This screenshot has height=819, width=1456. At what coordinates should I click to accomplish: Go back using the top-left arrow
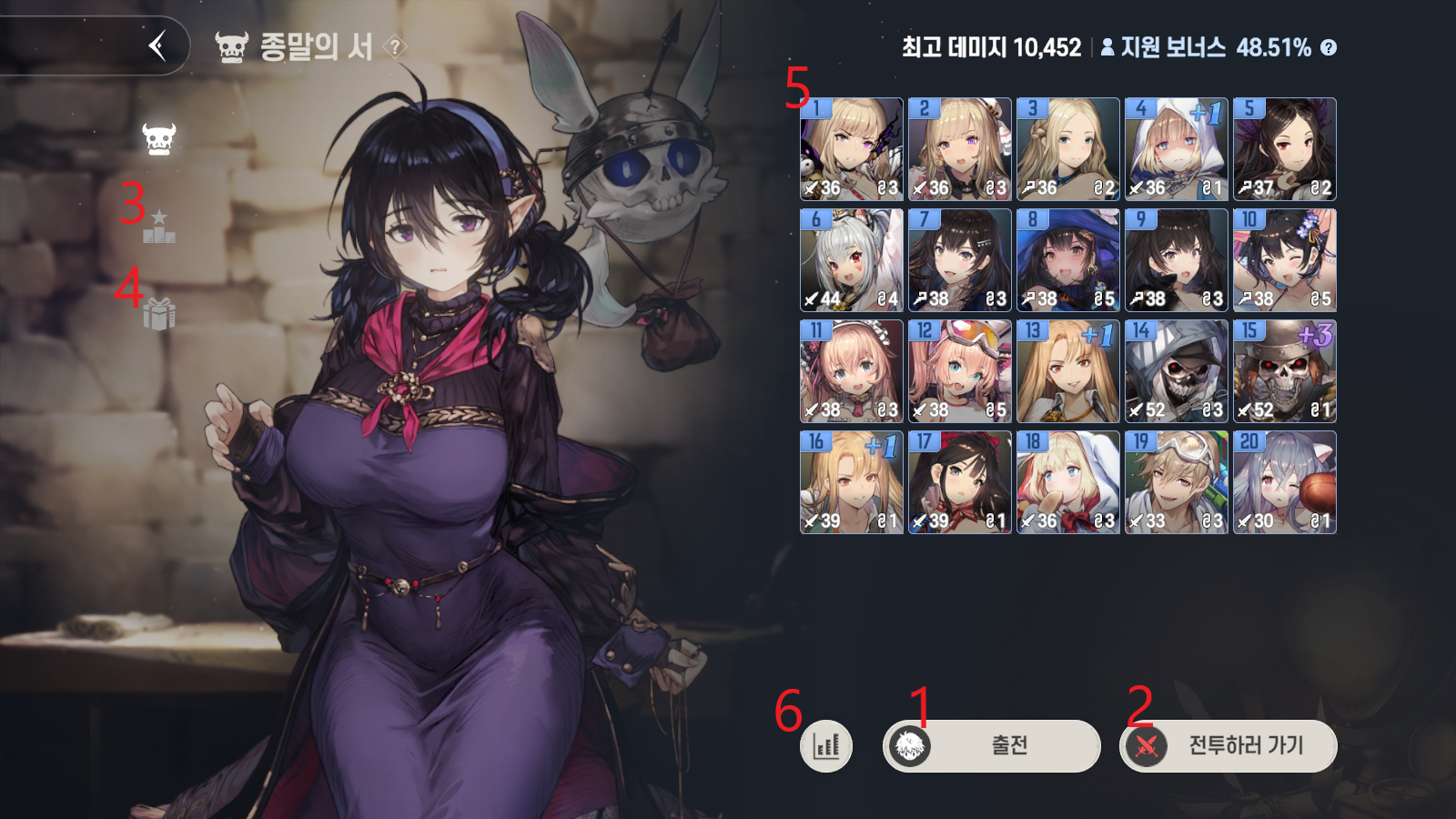tap(157, 47)
